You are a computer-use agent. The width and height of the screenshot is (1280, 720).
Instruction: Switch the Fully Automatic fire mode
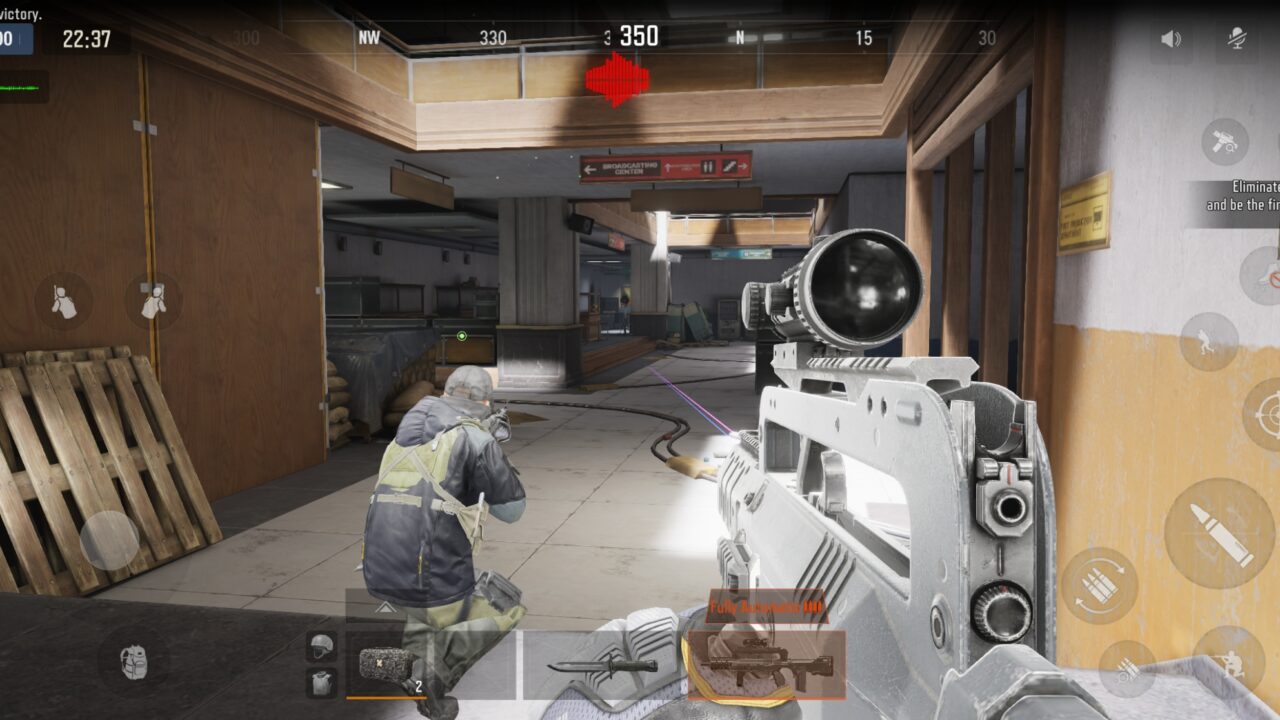pyautogui.click(x=766, y=607)
